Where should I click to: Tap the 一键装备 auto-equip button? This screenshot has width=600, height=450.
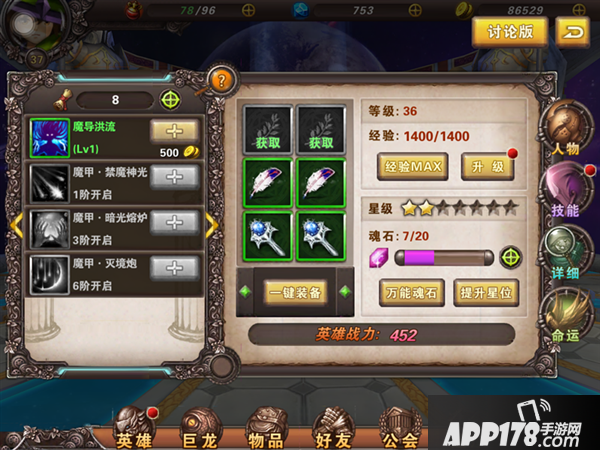(294, 292)
